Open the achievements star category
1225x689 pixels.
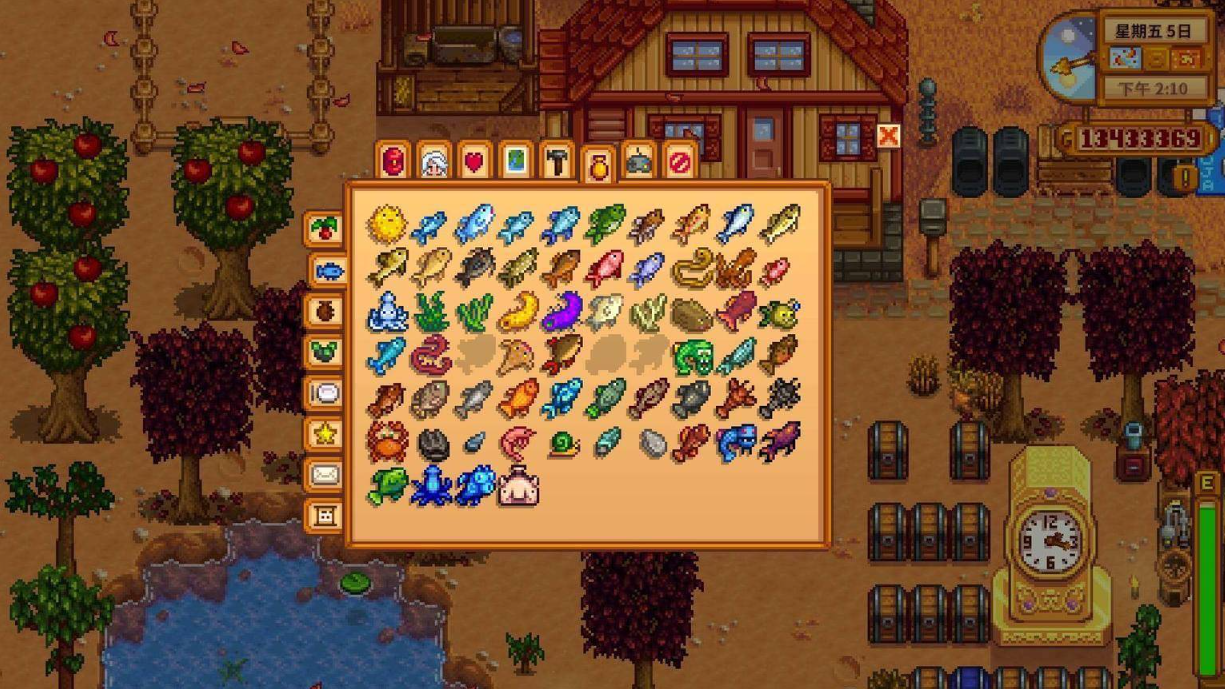pos(324,433)
